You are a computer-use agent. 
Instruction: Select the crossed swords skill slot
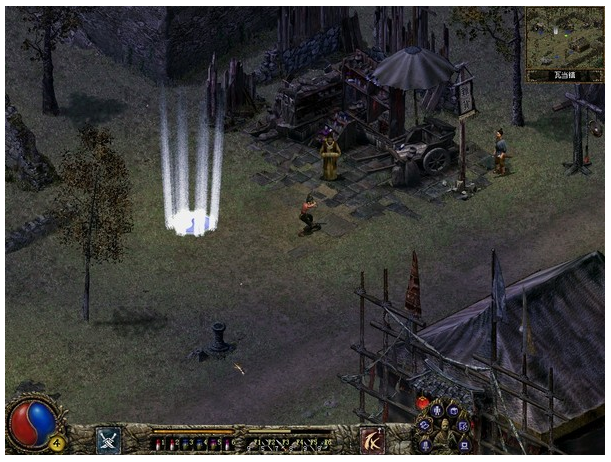[109, 439]
